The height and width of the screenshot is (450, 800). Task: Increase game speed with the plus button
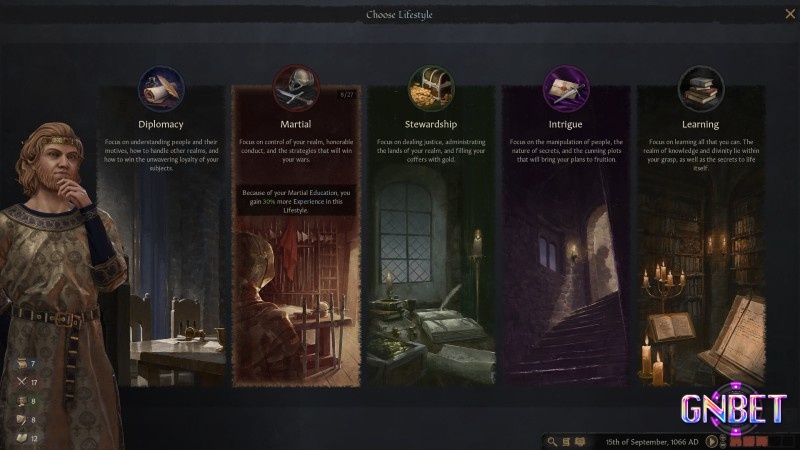click(x=724, y=437)
